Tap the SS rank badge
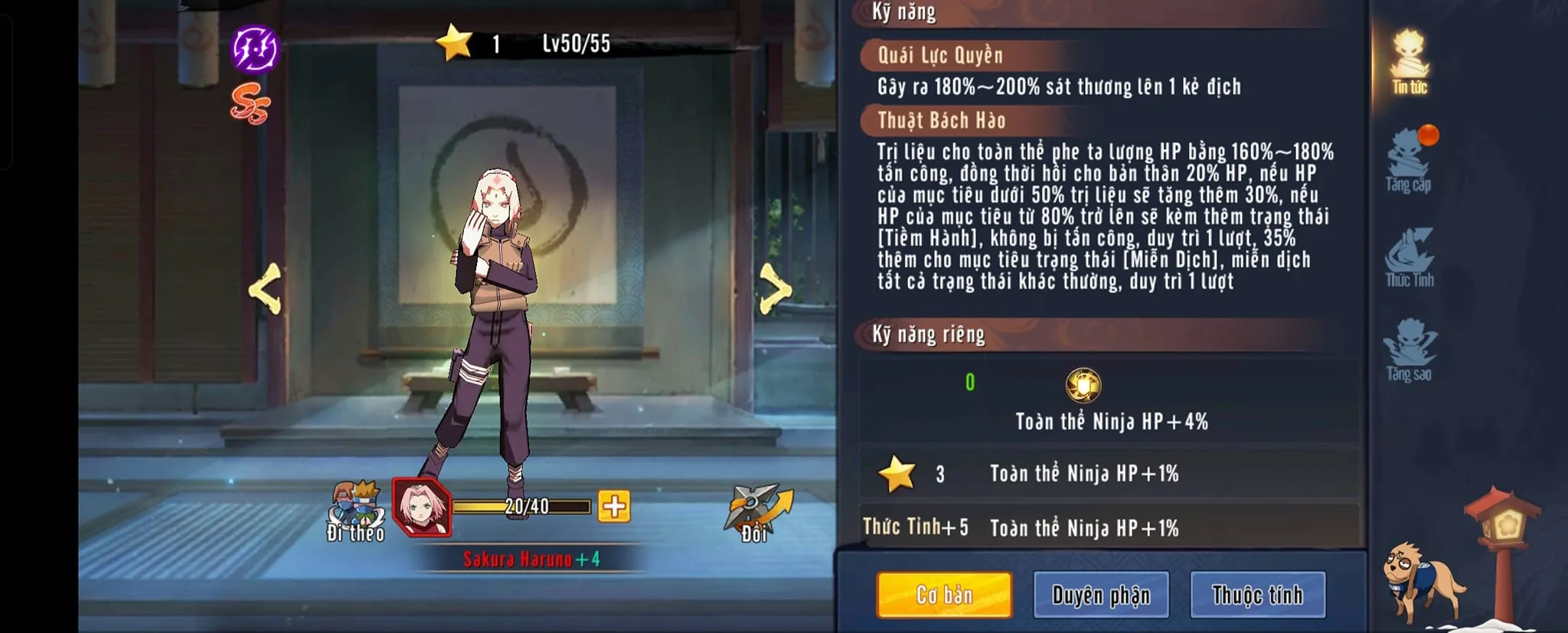Viewport: 1568px width, 633px height. [x=250, y=103]
